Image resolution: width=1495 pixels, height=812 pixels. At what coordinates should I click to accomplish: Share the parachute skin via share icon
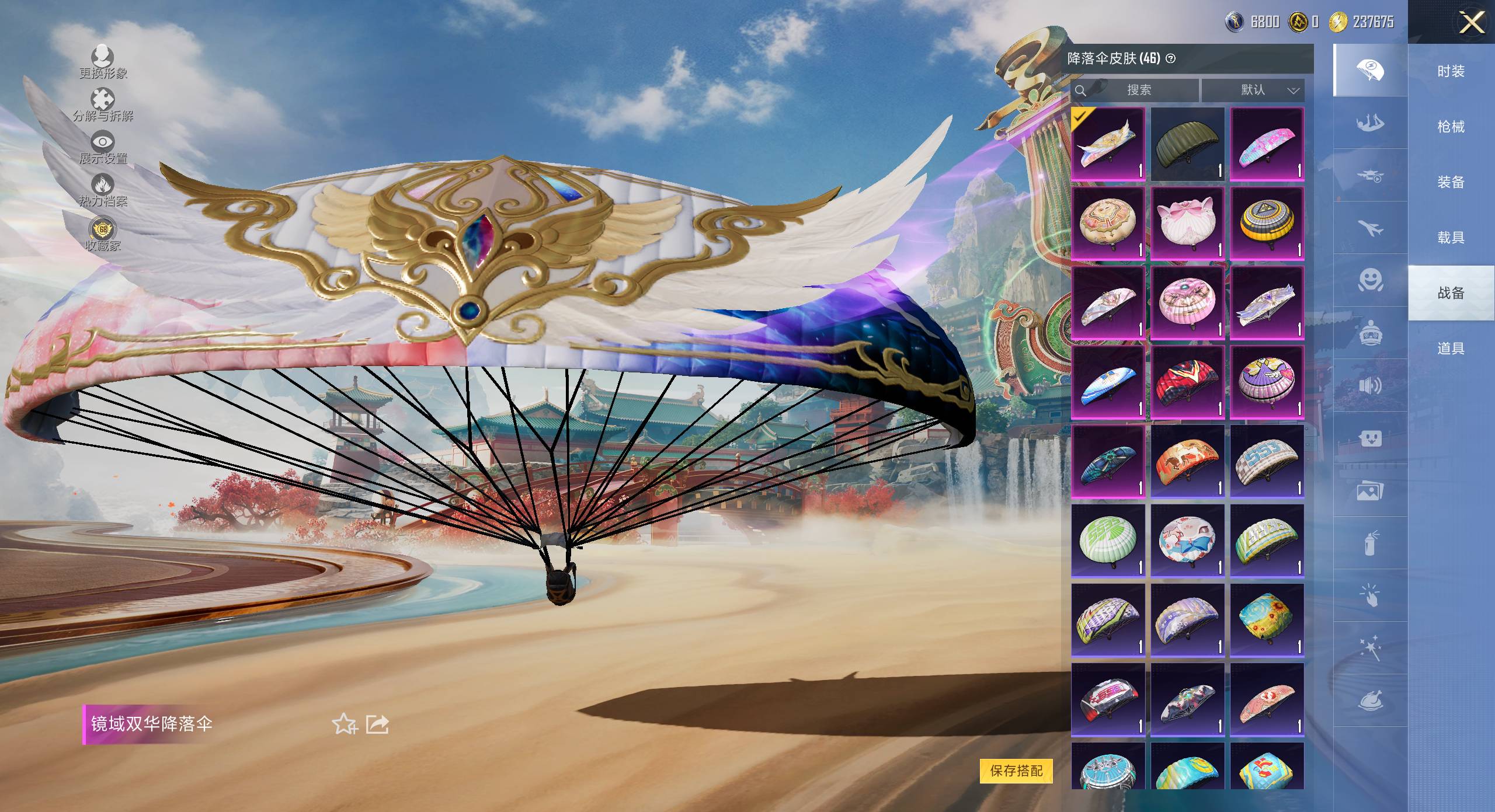point(377,724)
